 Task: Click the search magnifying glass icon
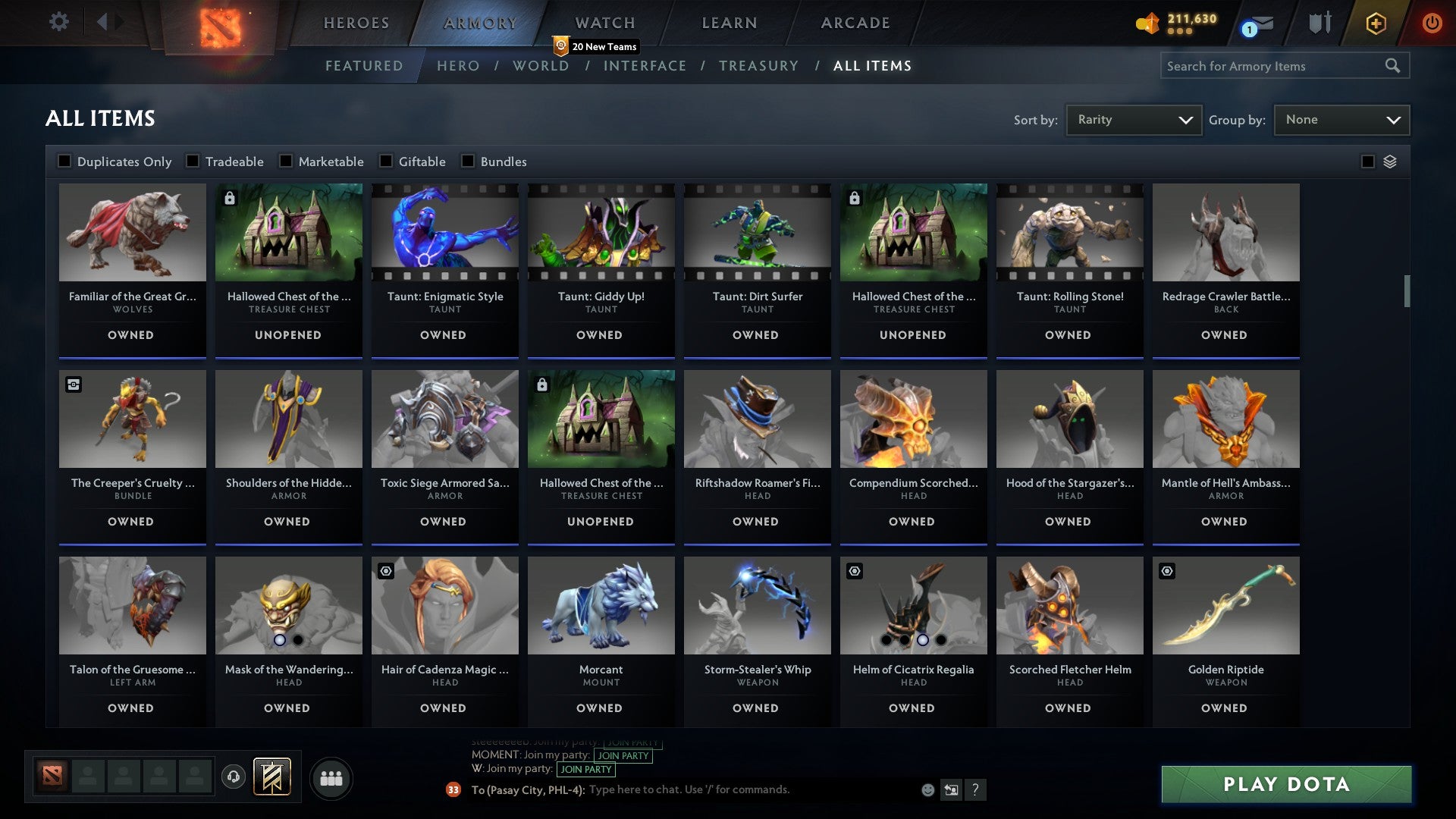pos(1394,66)
